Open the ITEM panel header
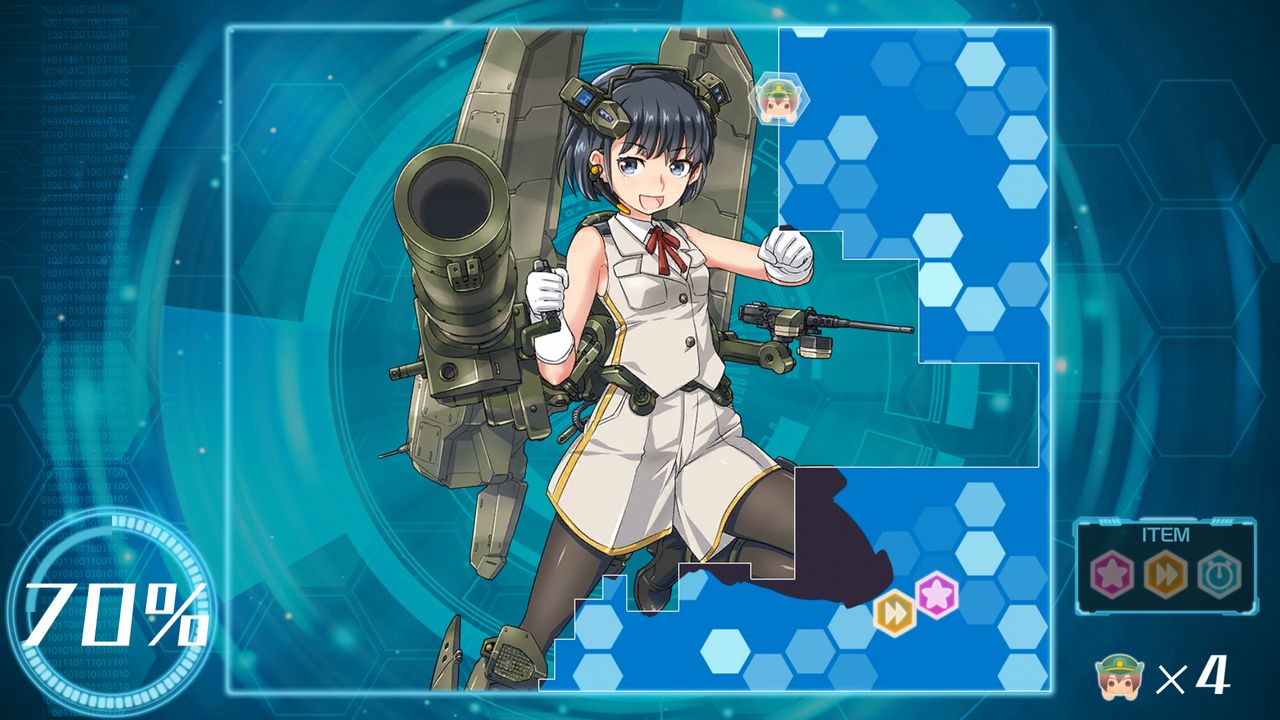Screen dimensions: 1280x720 click(x=1168, y=535)
